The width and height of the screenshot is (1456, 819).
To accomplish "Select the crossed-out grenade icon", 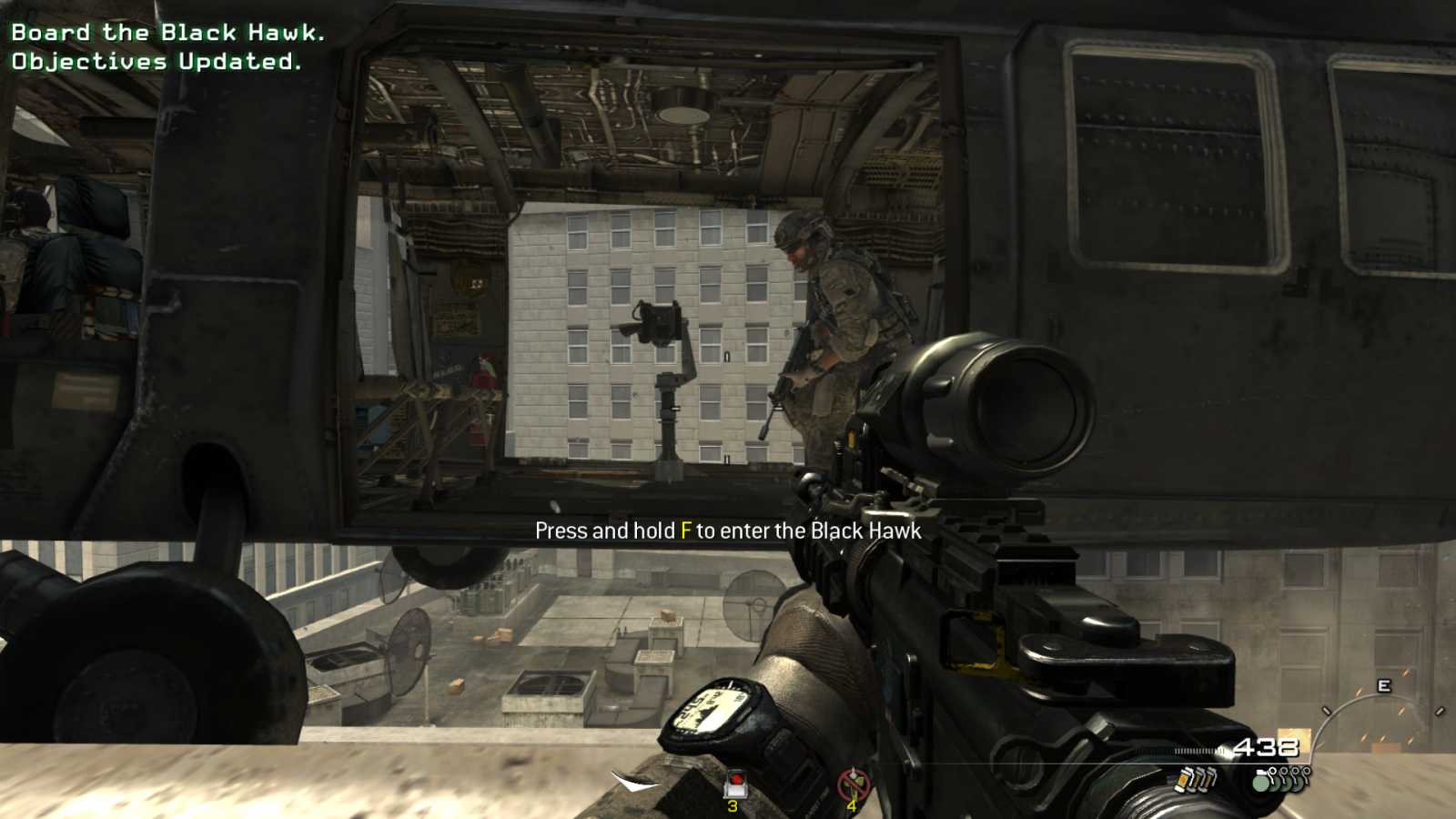I will click(851, 780).
